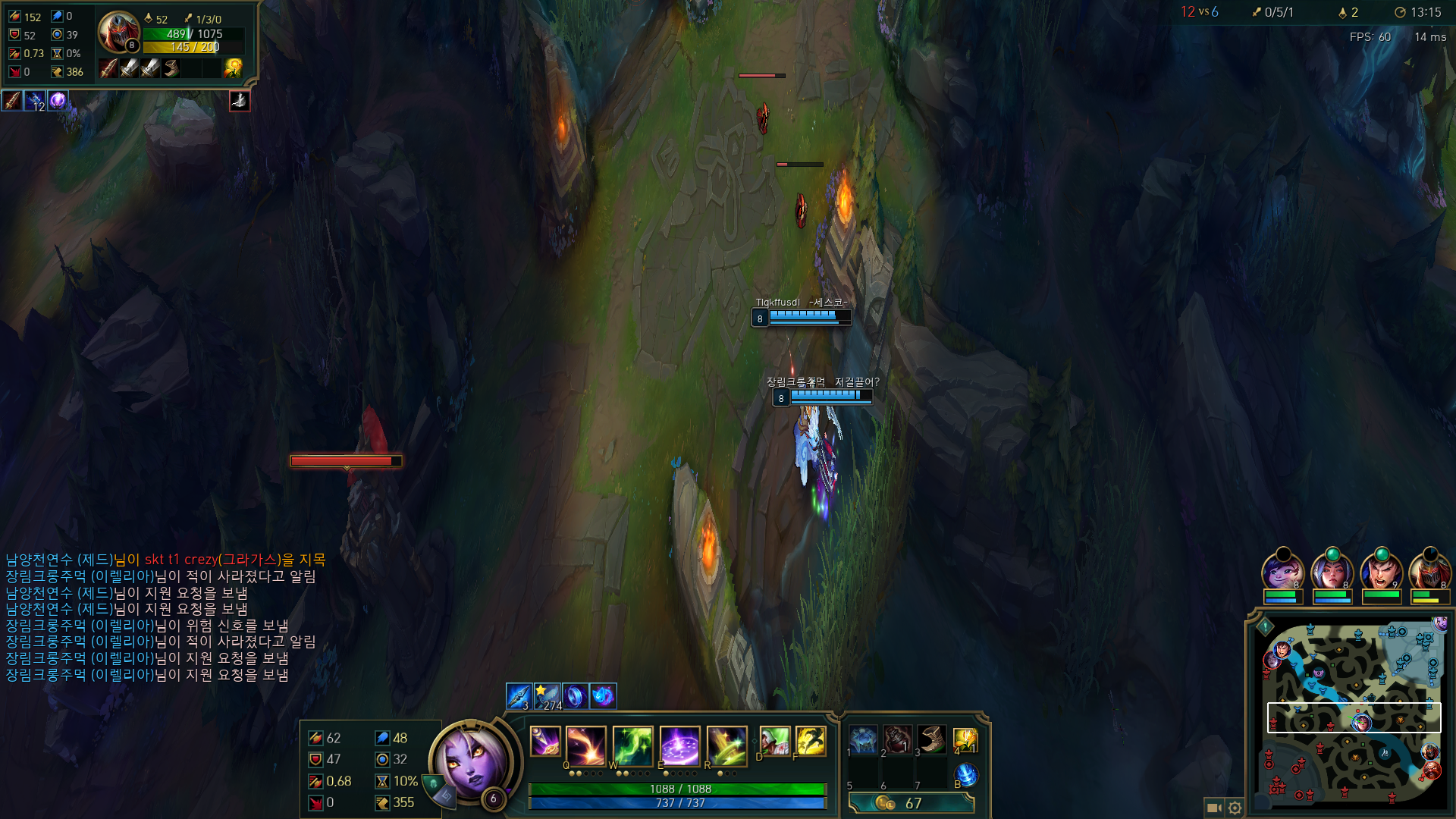1456x819 pixels.
Task: Place the yellow ward trinket
Action: [965, 739]
